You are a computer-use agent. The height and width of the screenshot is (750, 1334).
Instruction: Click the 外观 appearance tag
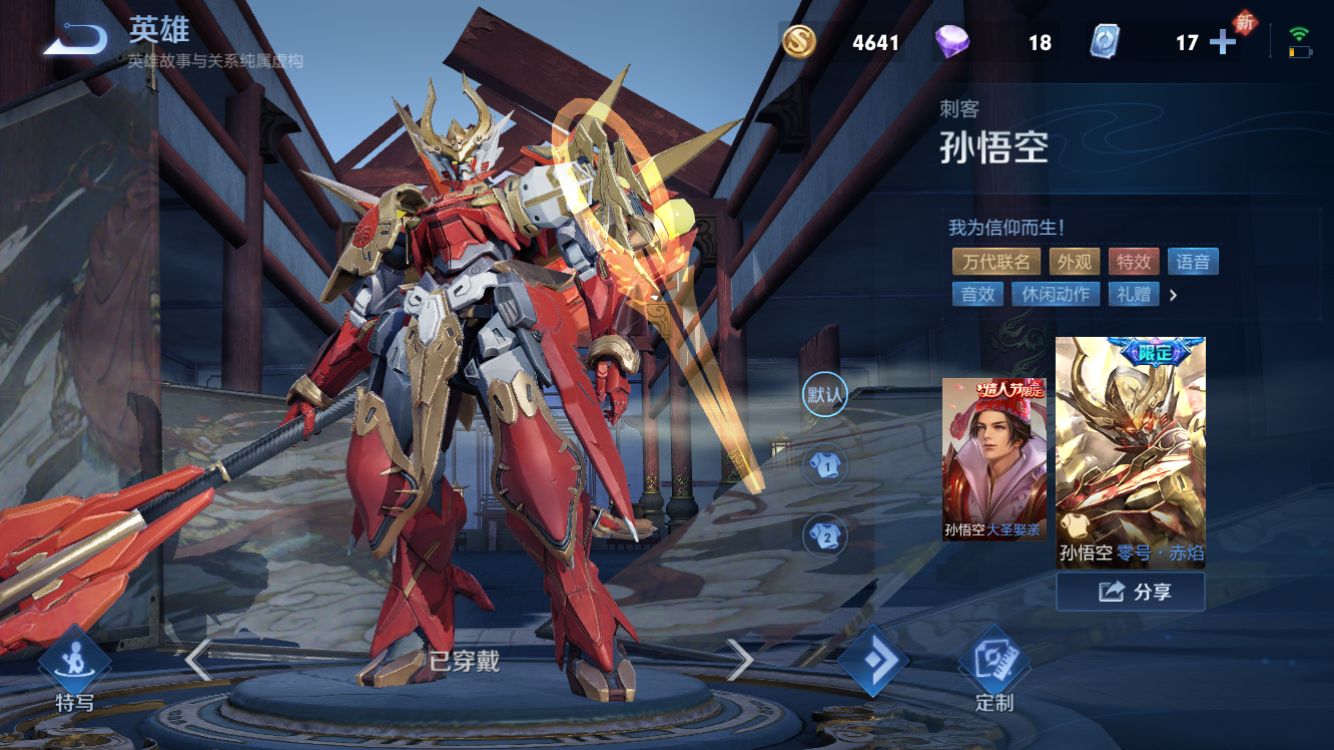pyautogui.click(x=1074, y=262)
